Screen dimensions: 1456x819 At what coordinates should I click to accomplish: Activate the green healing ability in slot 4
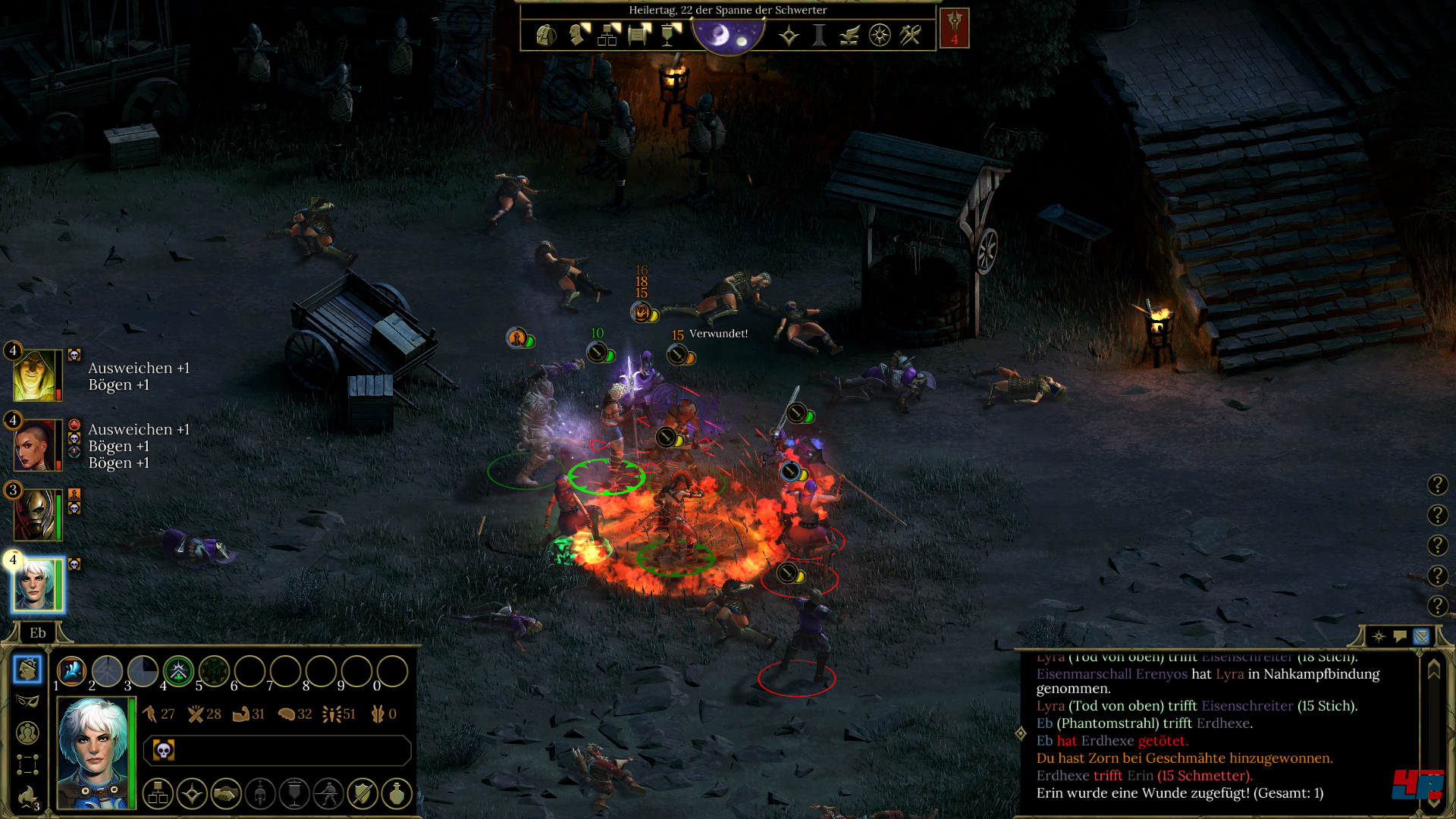pos(178,671)
